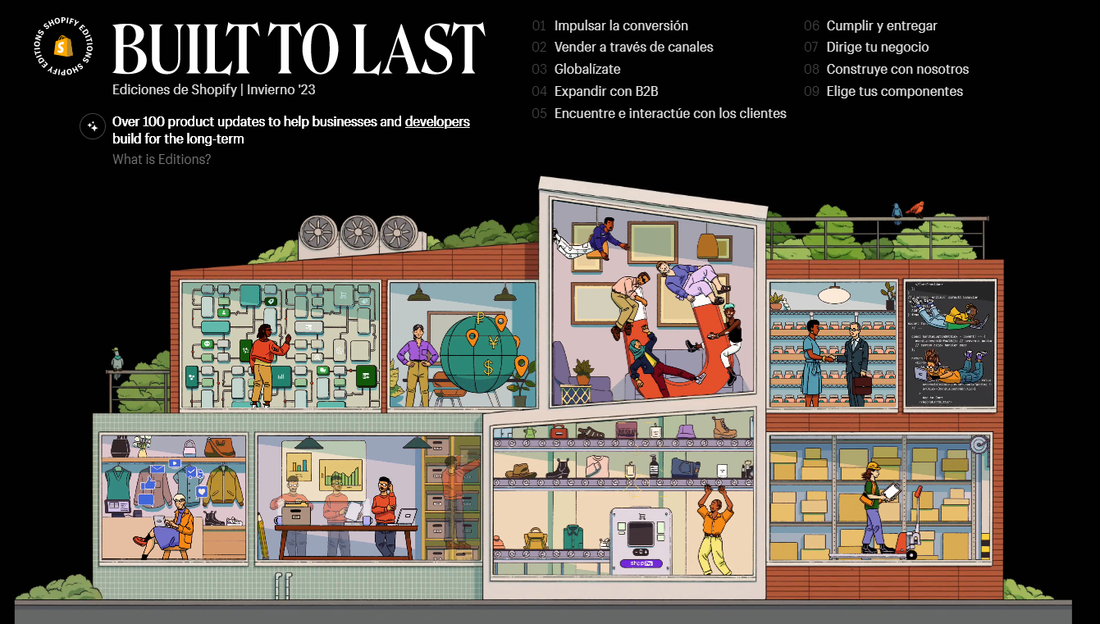Jump to 06 Cumplir y entregar
Viewport: 1100px width, 624px height.
(x=881, y=26)
